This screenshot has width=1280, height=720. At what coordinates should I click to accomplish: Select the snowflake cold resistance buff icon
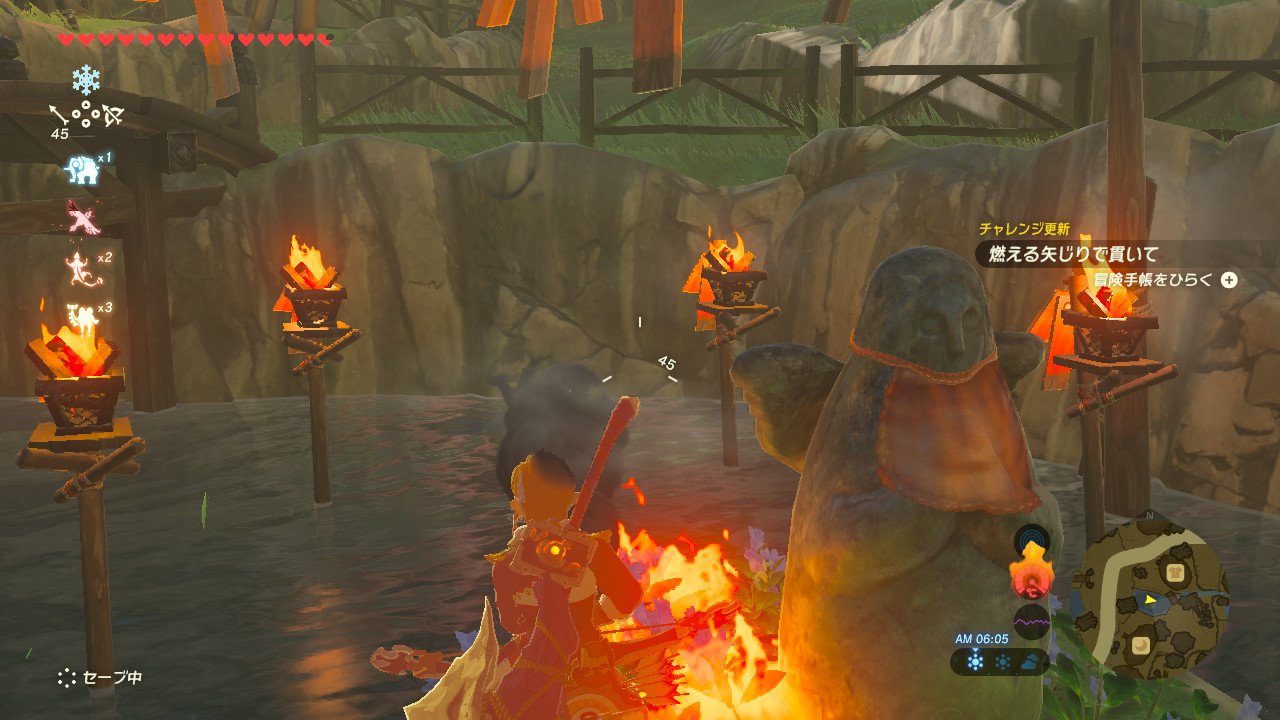[86, 80]
